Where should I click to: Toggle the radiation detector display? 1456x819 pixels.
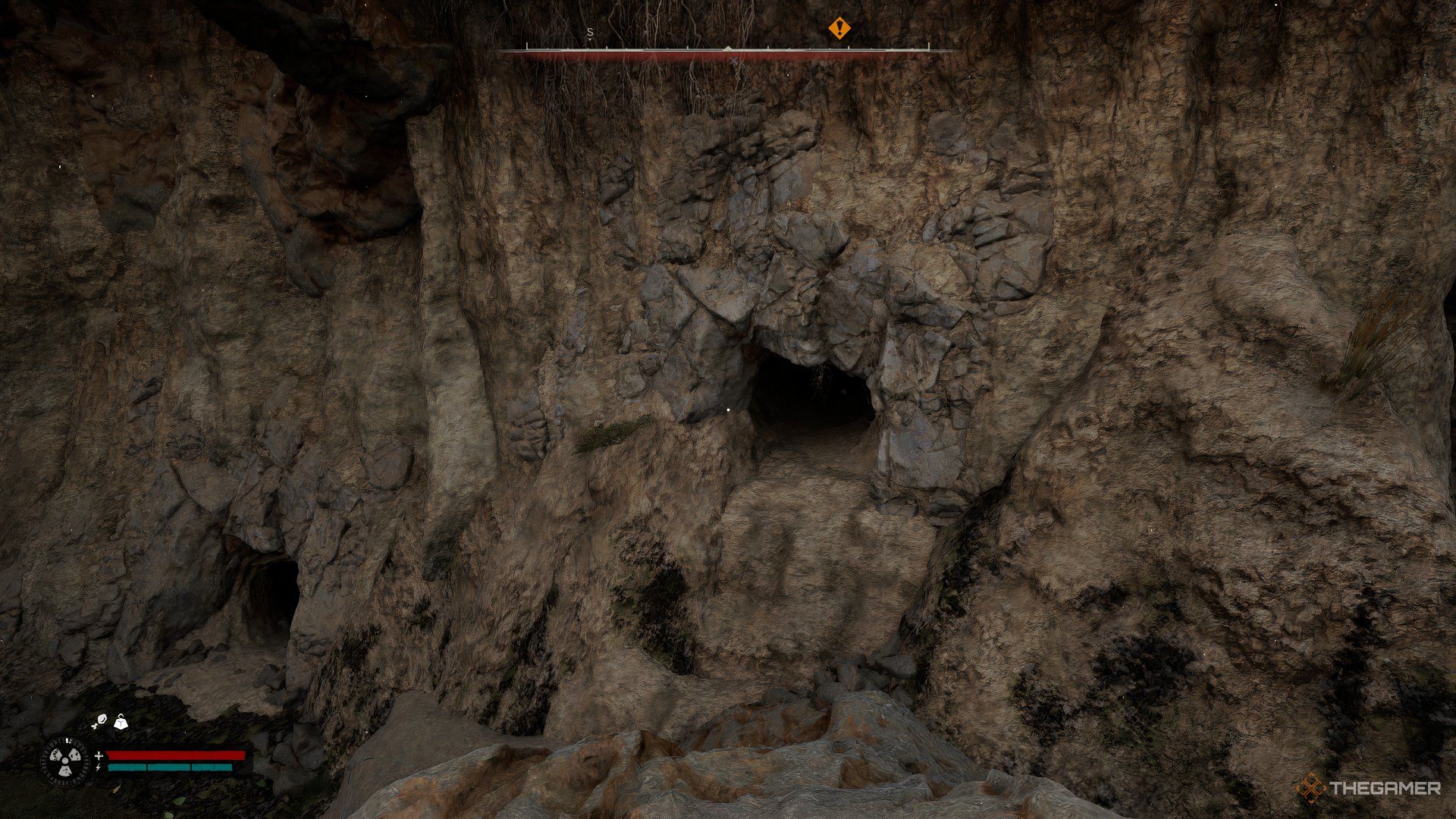[65, 762]
